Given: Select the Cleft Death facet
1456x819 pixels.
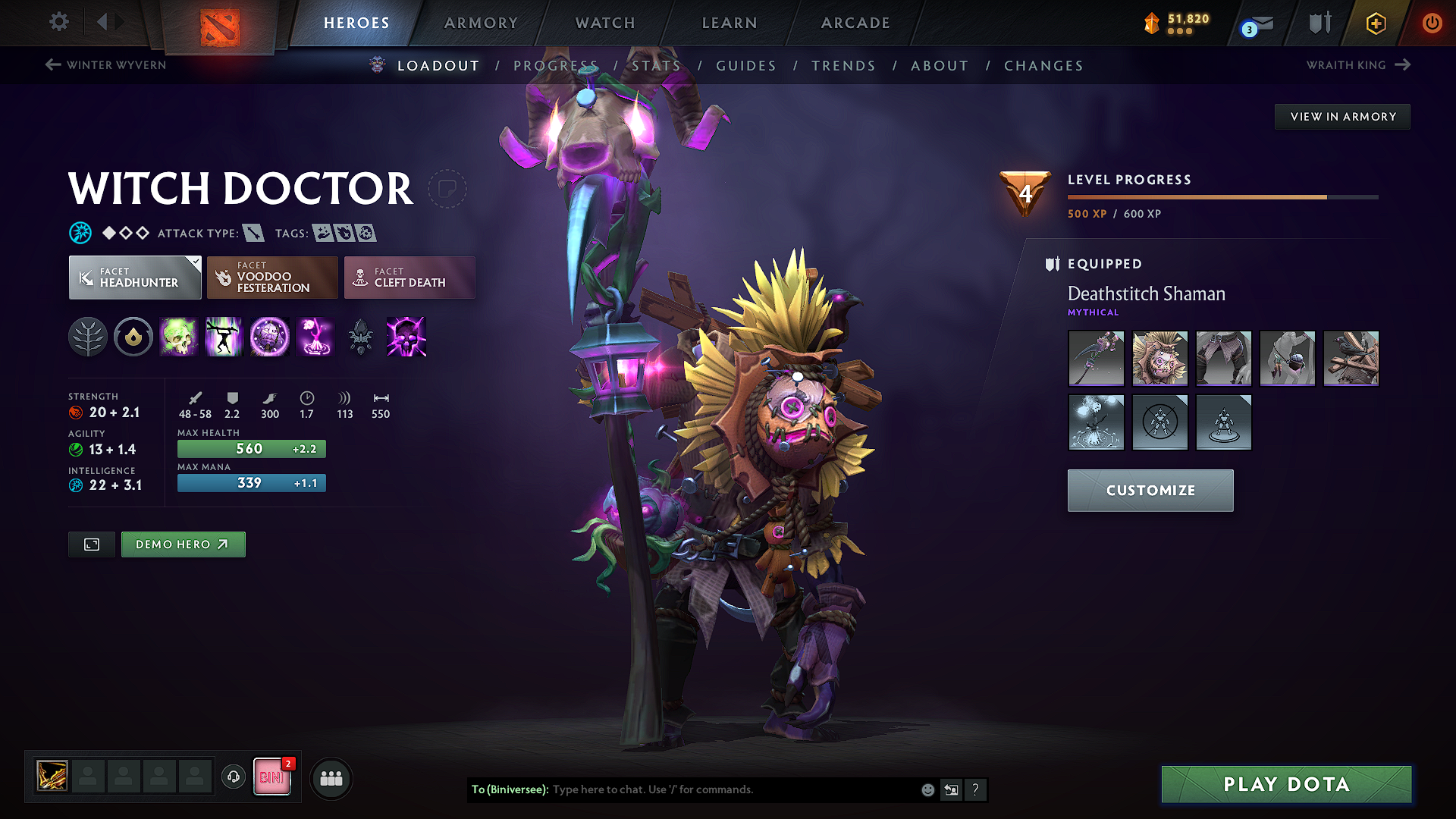Looking at the screenshot, I should (409, 278).
